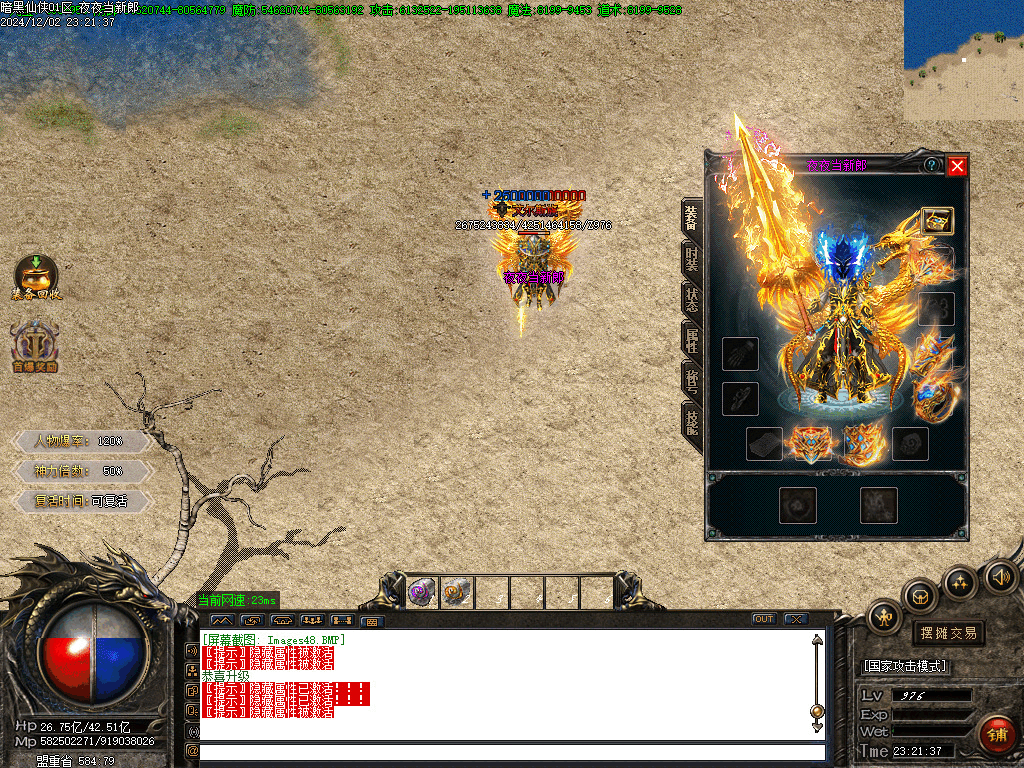Screen dimensions: 1024x768
Task: Open the bag chest round button
Action: point(921,597)
